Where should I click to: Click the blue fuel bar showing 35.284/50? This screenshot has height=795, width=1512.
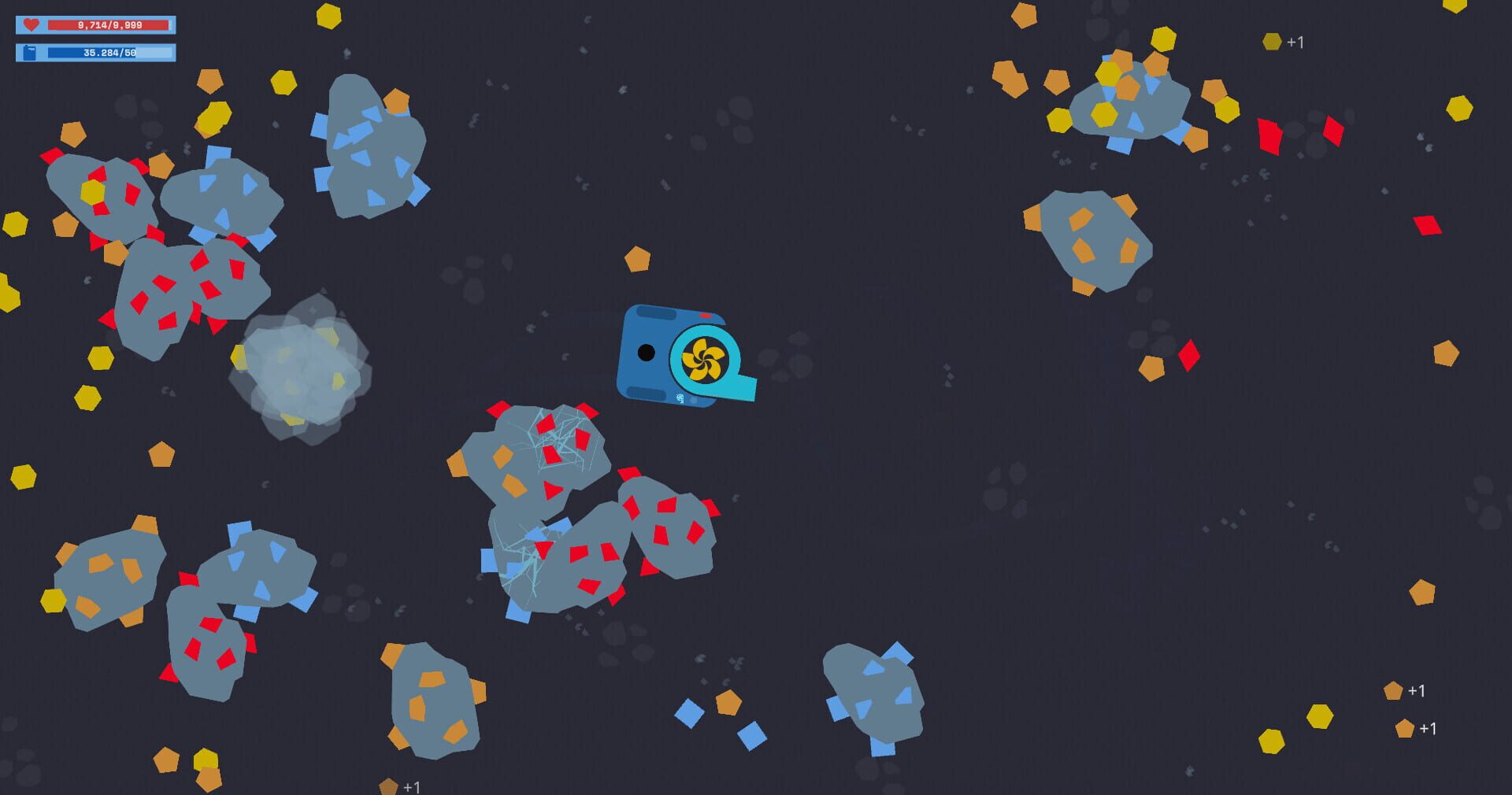click(110, 54)
